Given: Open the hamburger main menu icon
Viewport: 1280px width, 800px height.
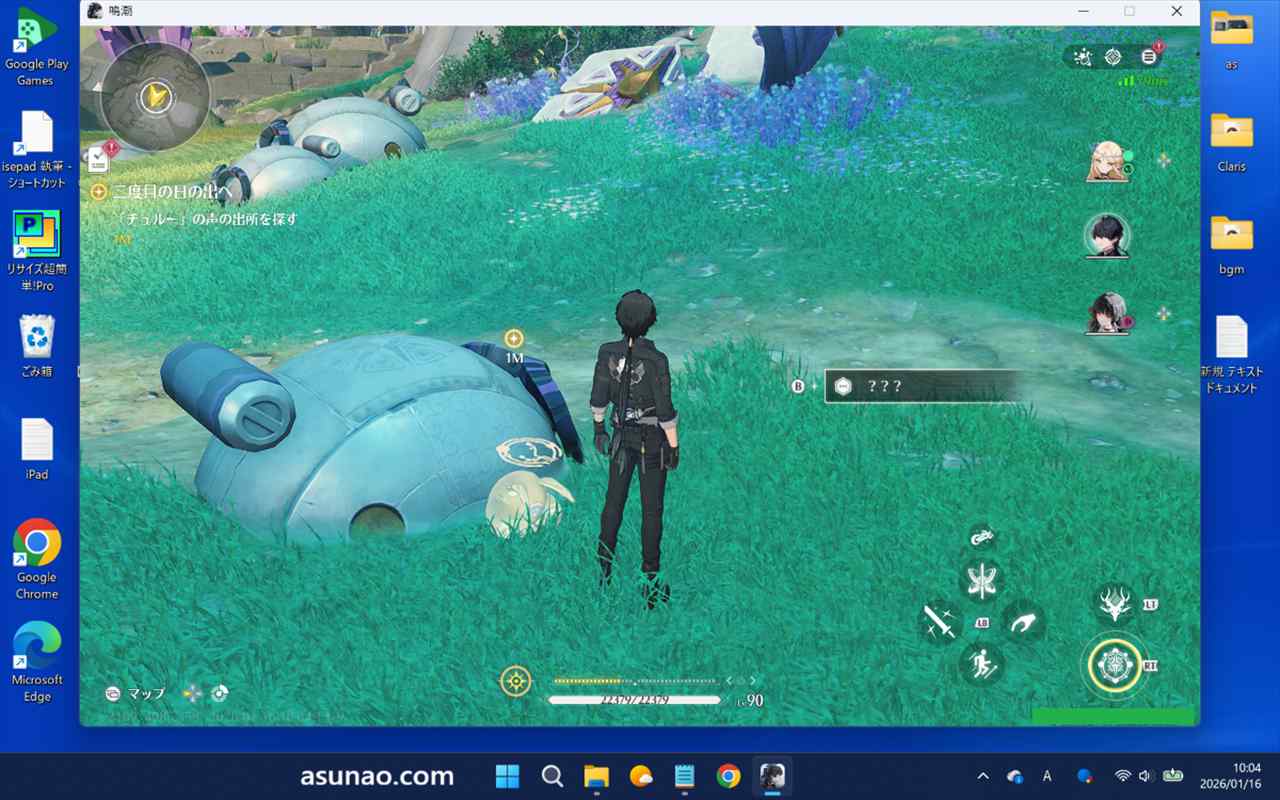Looking at the screenshot, I should (x=1148, y=57).
